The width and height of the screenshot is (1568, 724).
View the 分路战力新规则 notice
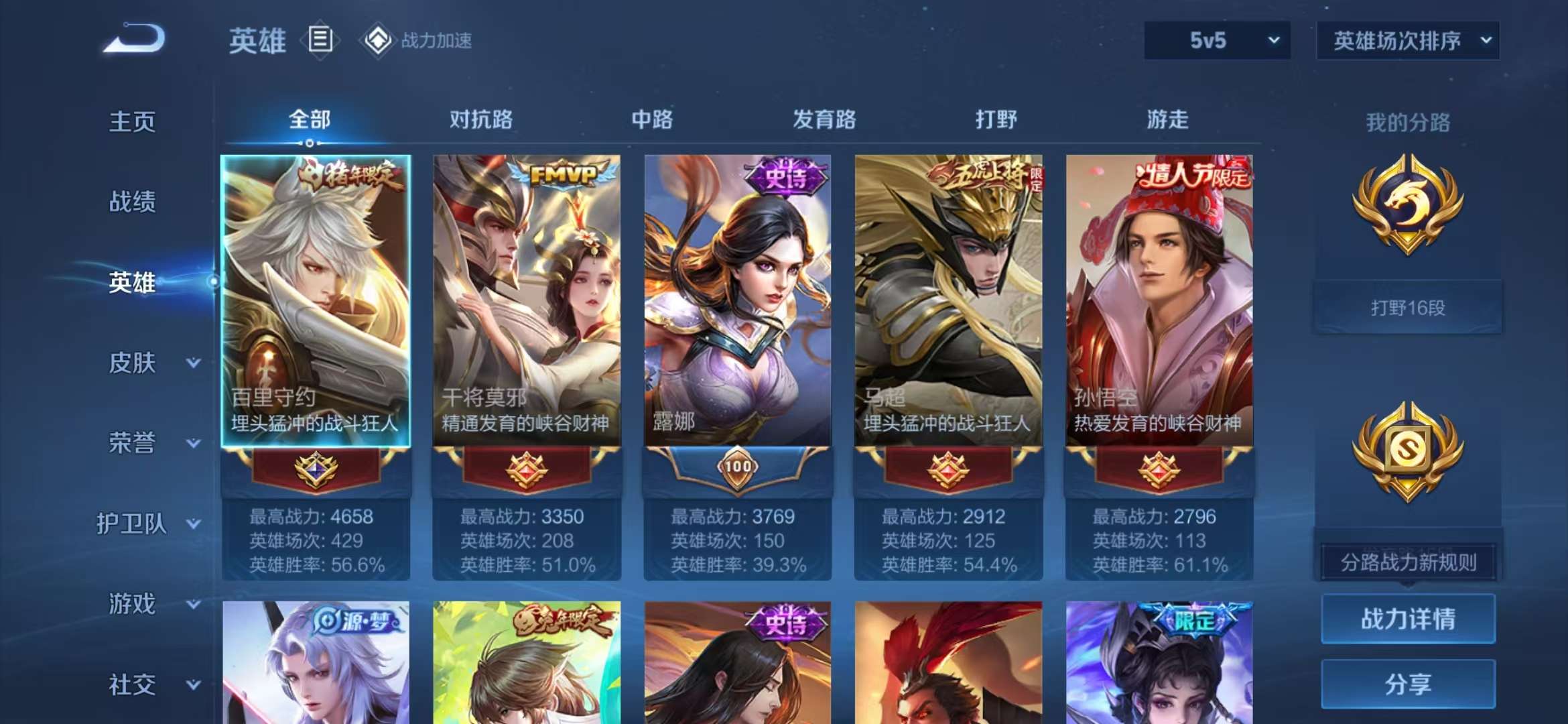(x=1407, y=562)
